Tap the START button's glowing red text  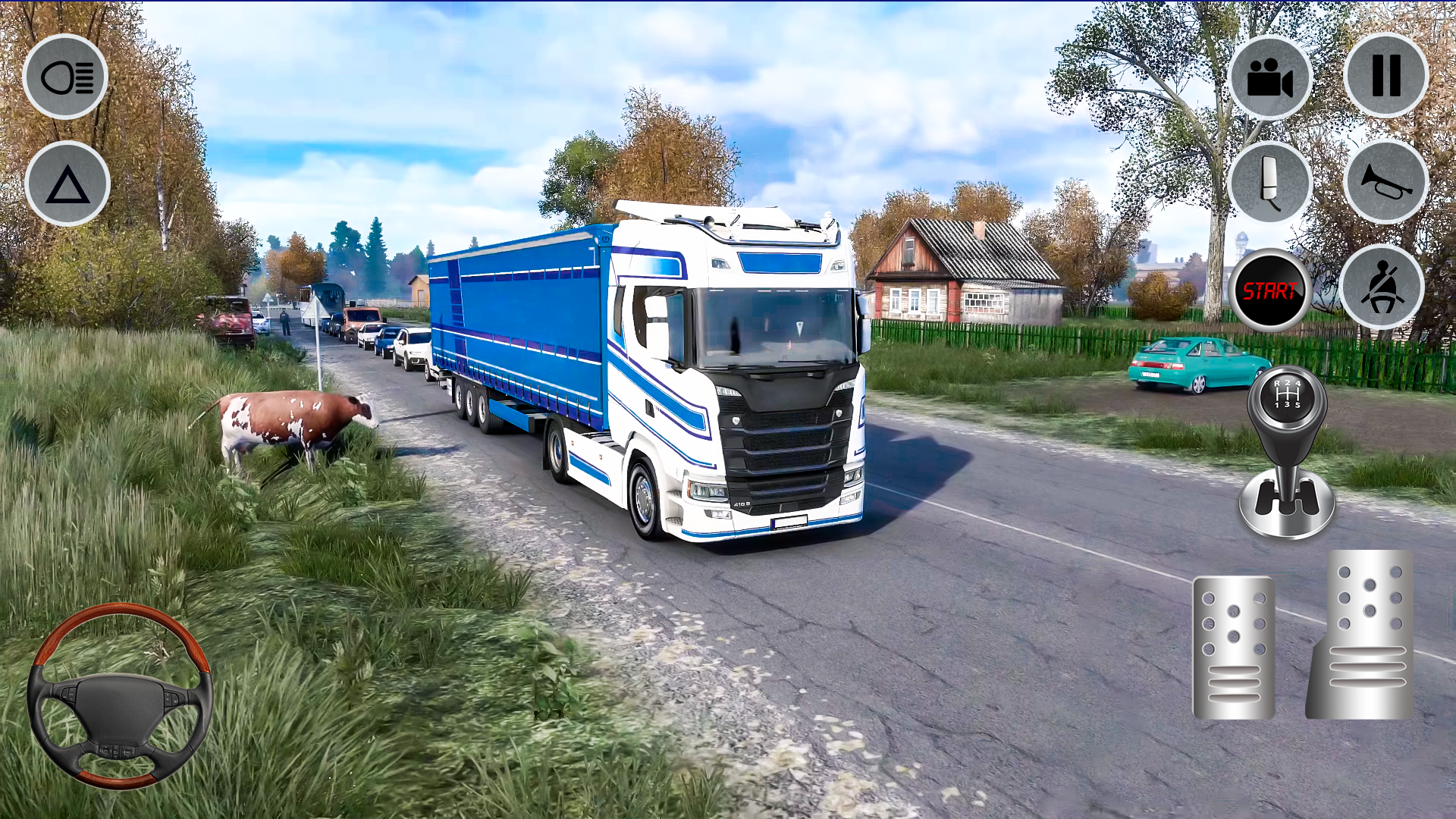coord(1272,290)
